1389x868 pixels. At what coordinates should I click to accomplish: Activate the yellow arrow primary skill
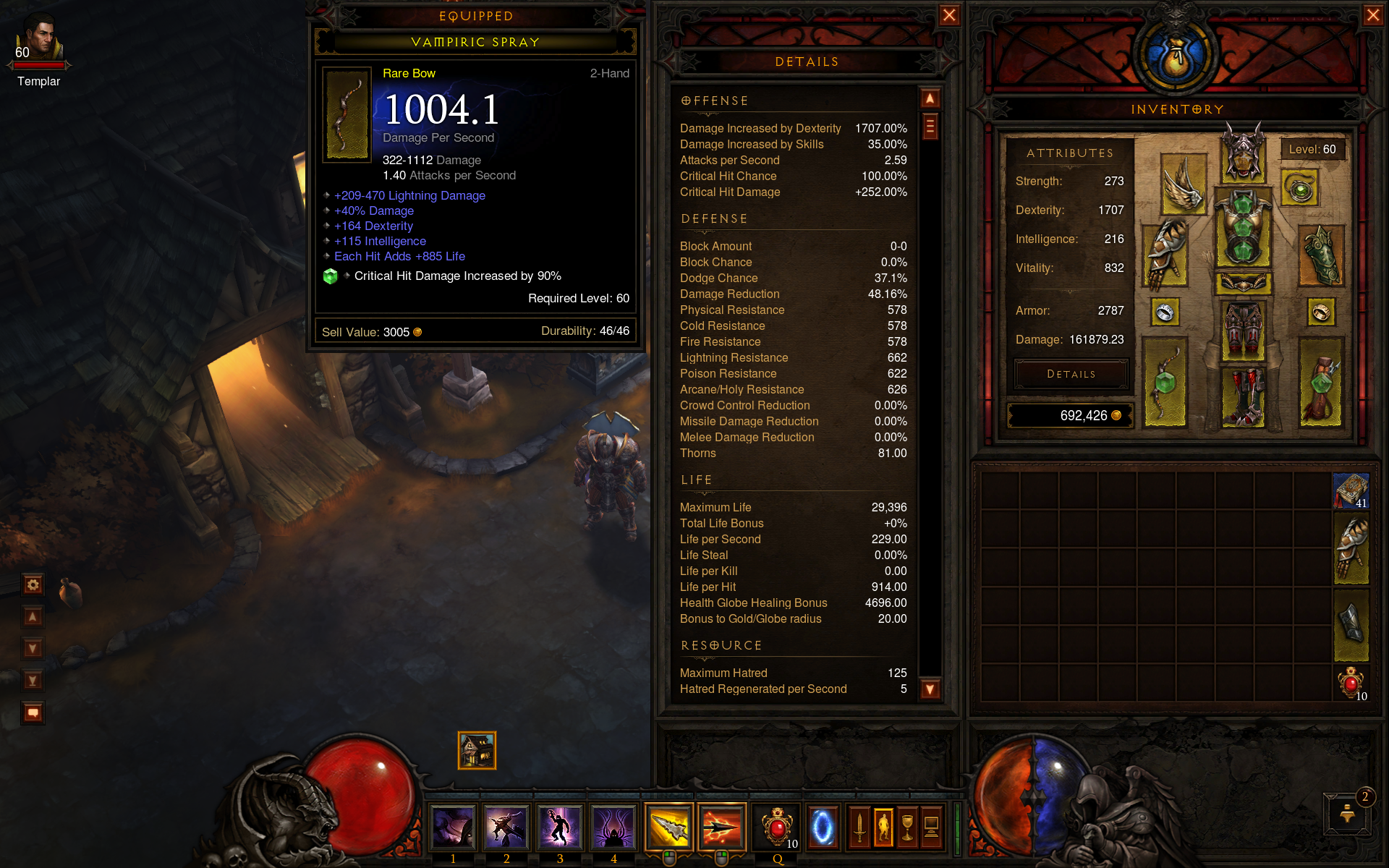point(669,827)
